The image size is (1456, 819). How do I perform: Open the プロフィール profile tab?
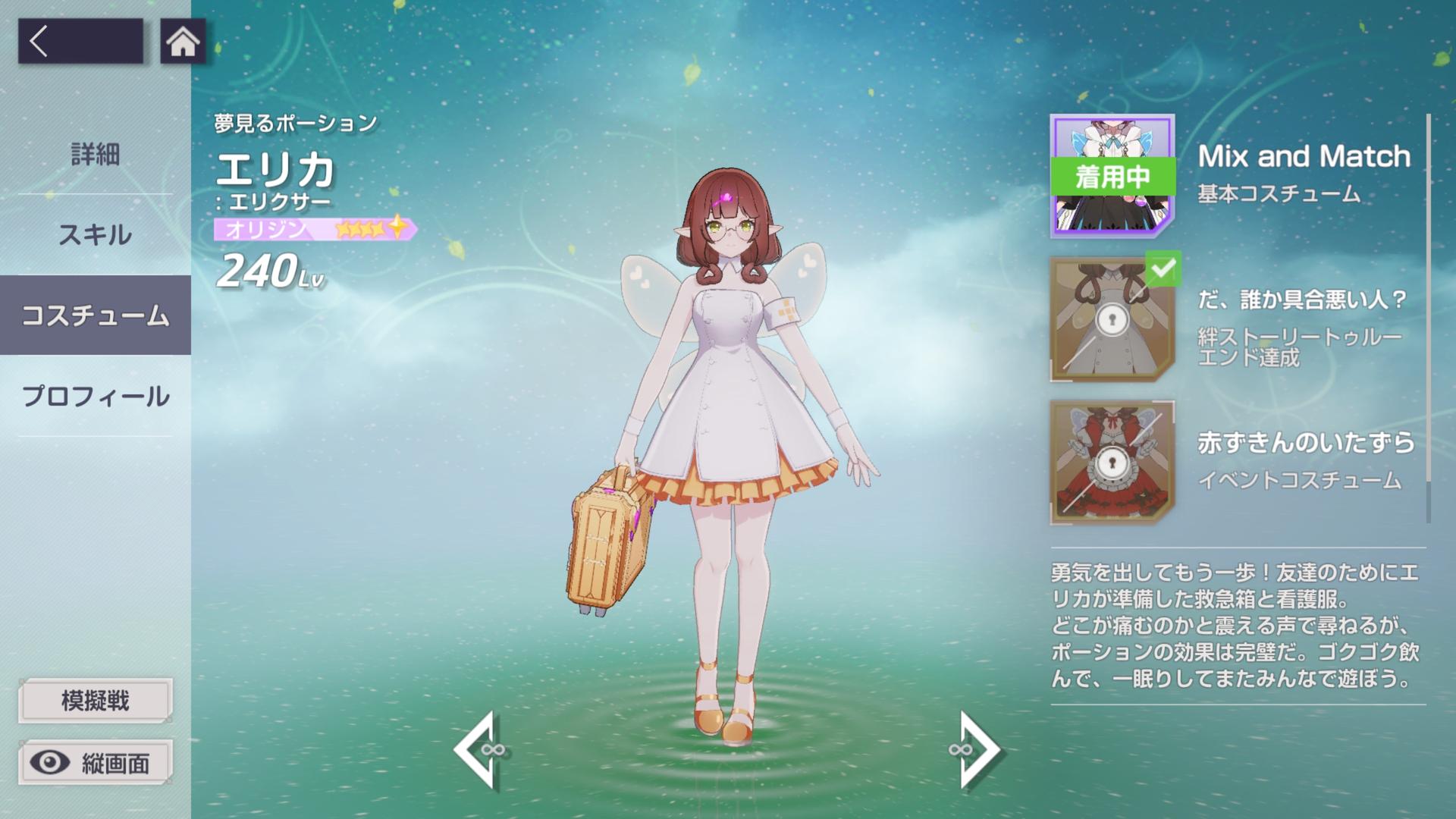click(x=96, y=396)
